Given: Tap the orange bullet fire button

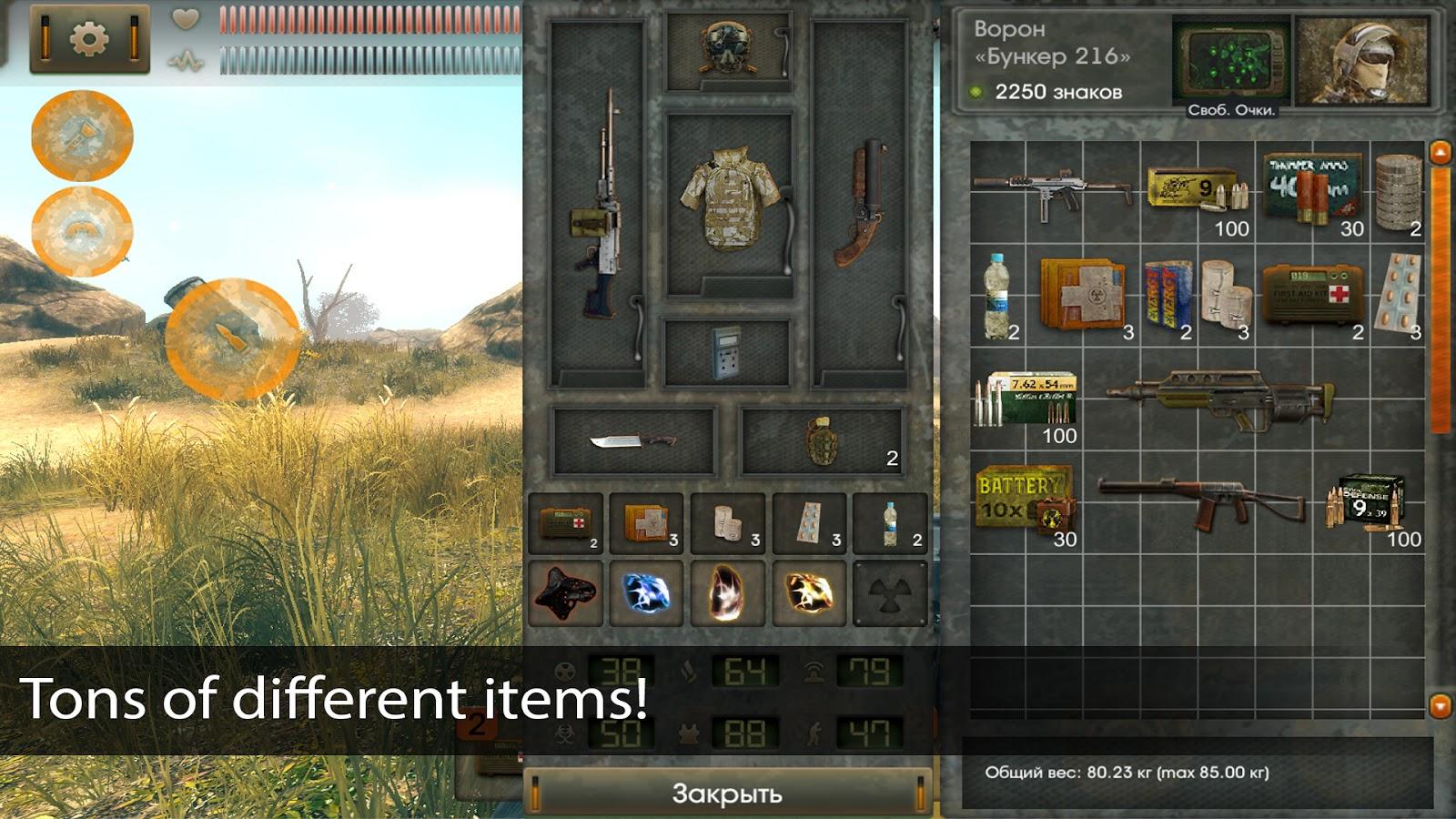Looking at the screenshot, I should click(x=232, y=339).
